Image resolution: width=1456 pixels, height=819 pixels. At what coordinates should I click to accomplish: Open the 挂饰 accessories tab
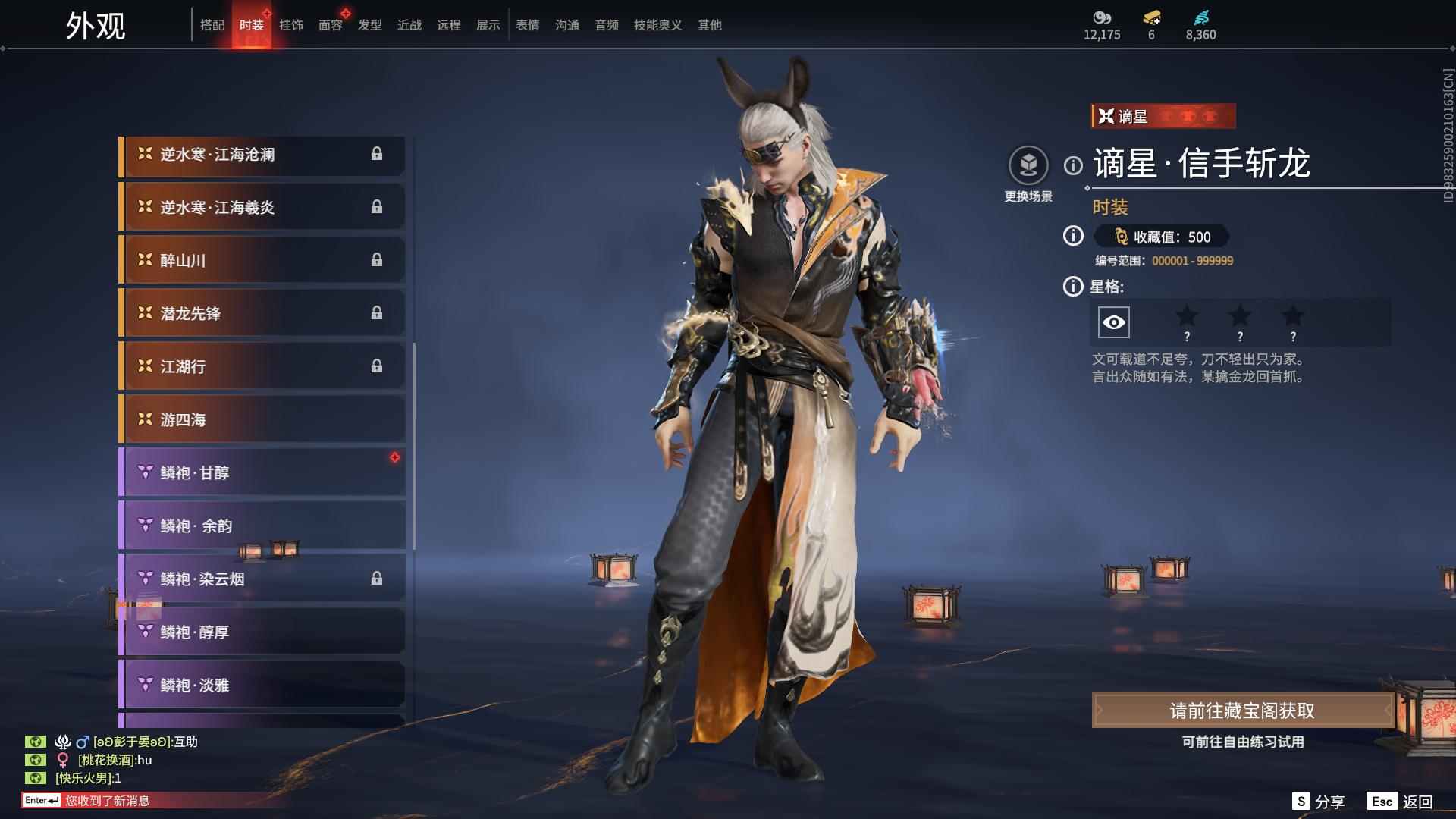pyautogui.click(x=291, y=25)
